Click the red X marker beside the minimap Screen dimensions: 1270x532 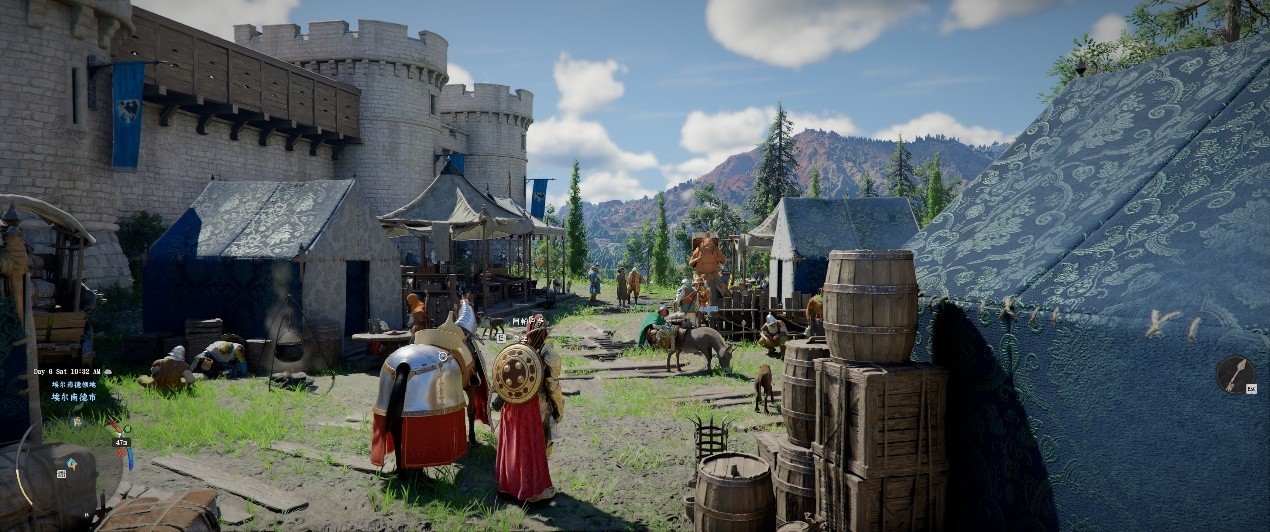(121, 453)
